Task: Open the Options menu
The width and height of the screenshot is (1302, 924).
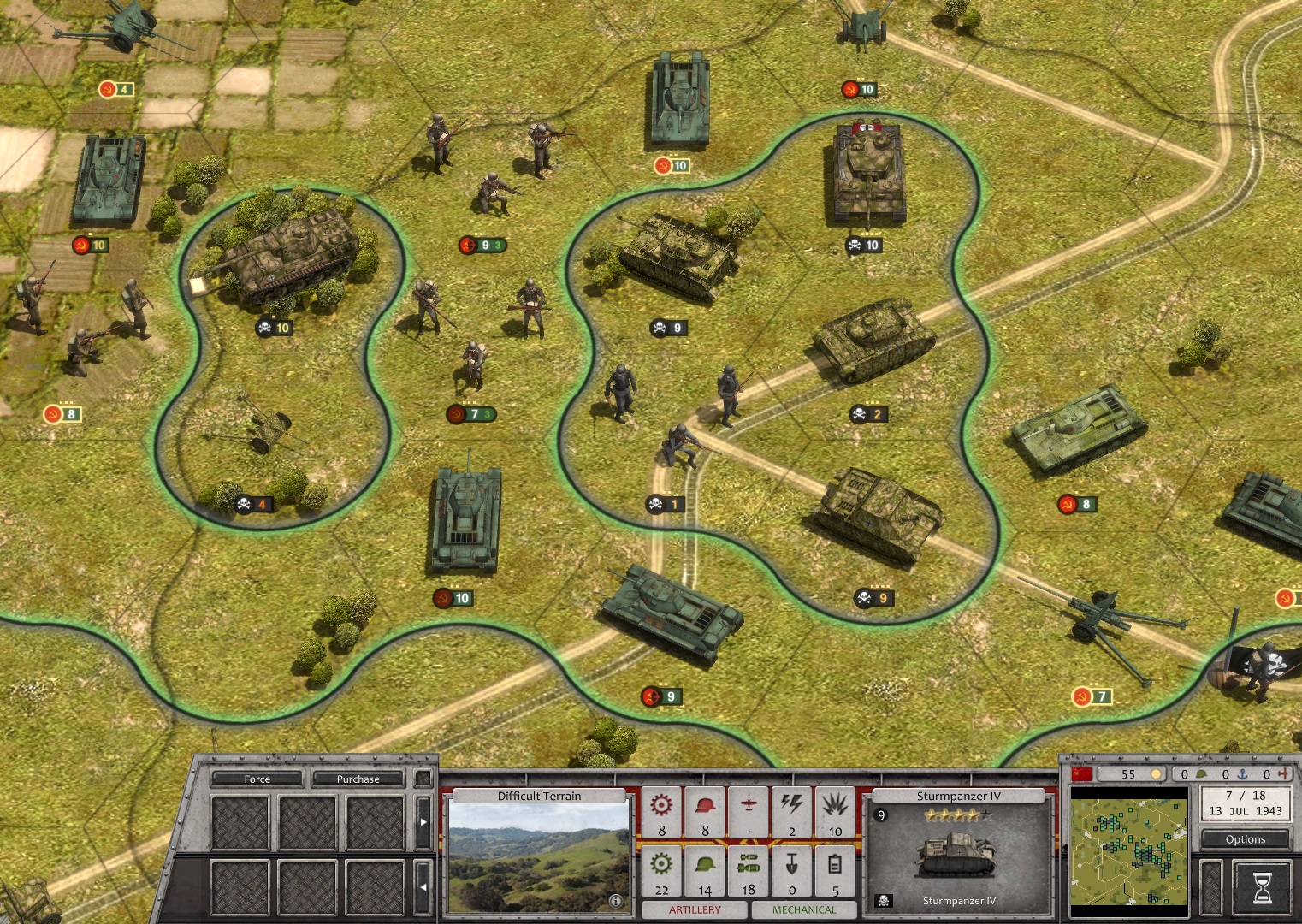Action: tap(1245, 839)
